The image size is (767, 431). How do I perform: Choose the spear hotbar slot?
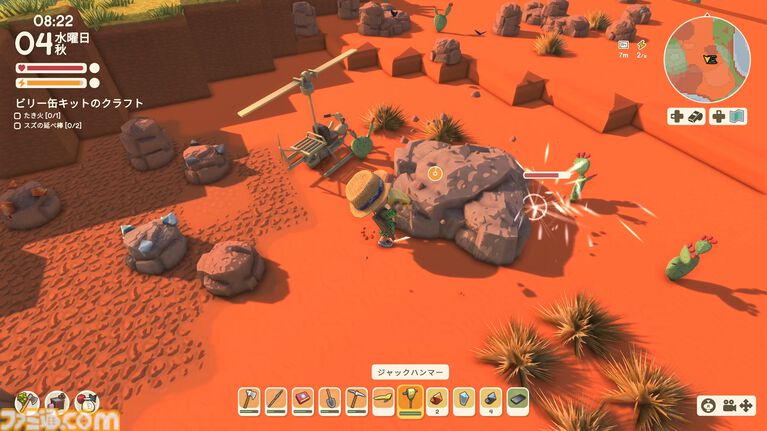tap(276, 401)
